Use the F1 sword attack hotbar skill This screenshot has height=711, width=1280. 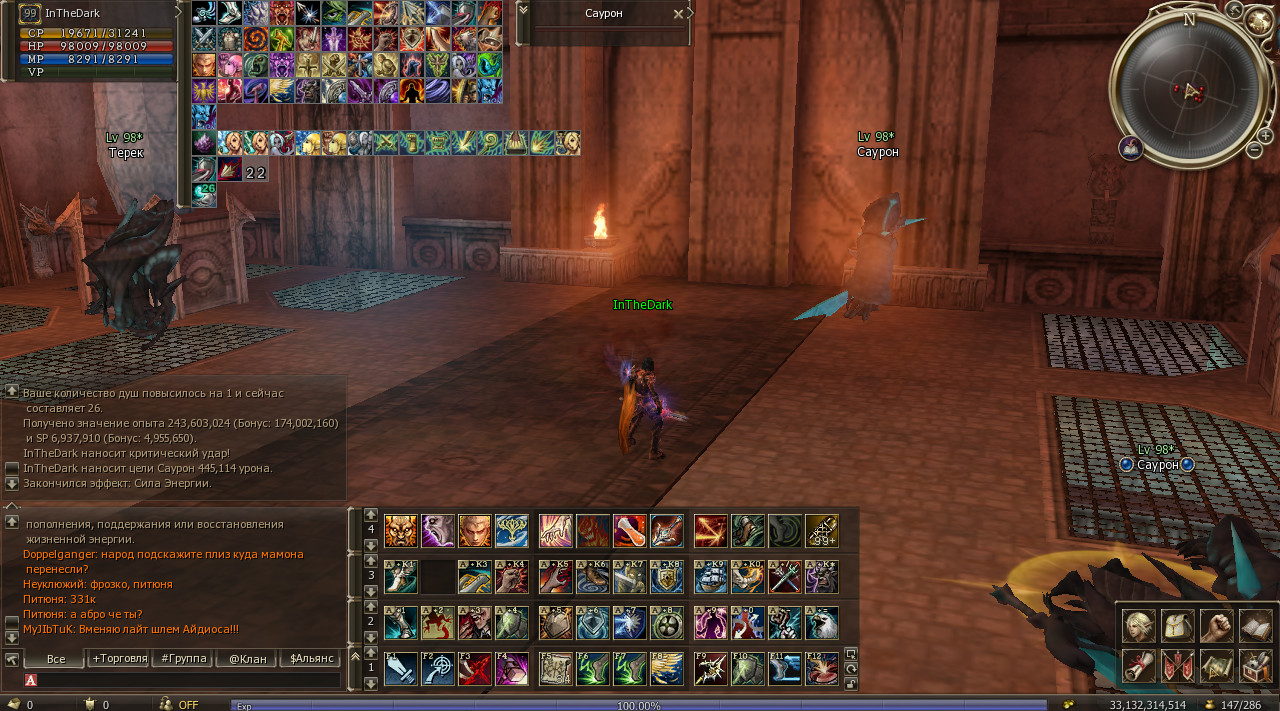pos(401,669)
